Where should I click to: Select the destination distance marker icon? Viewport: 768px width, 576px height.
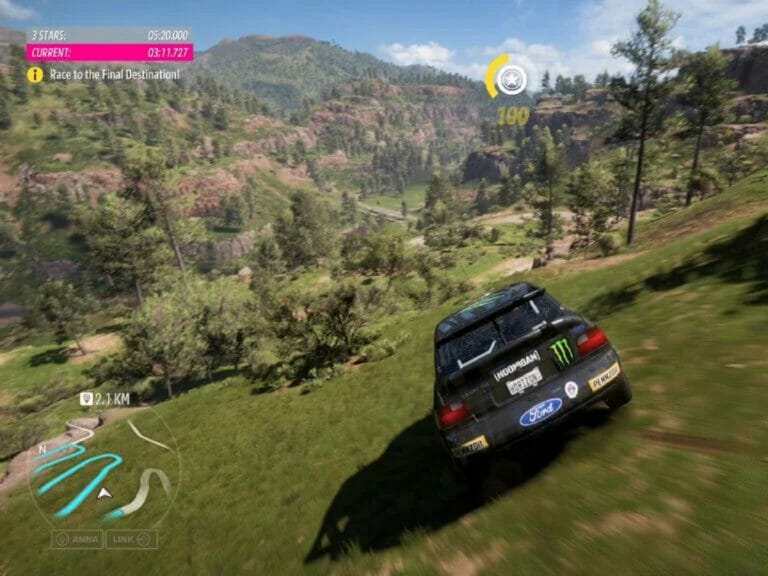86,399
